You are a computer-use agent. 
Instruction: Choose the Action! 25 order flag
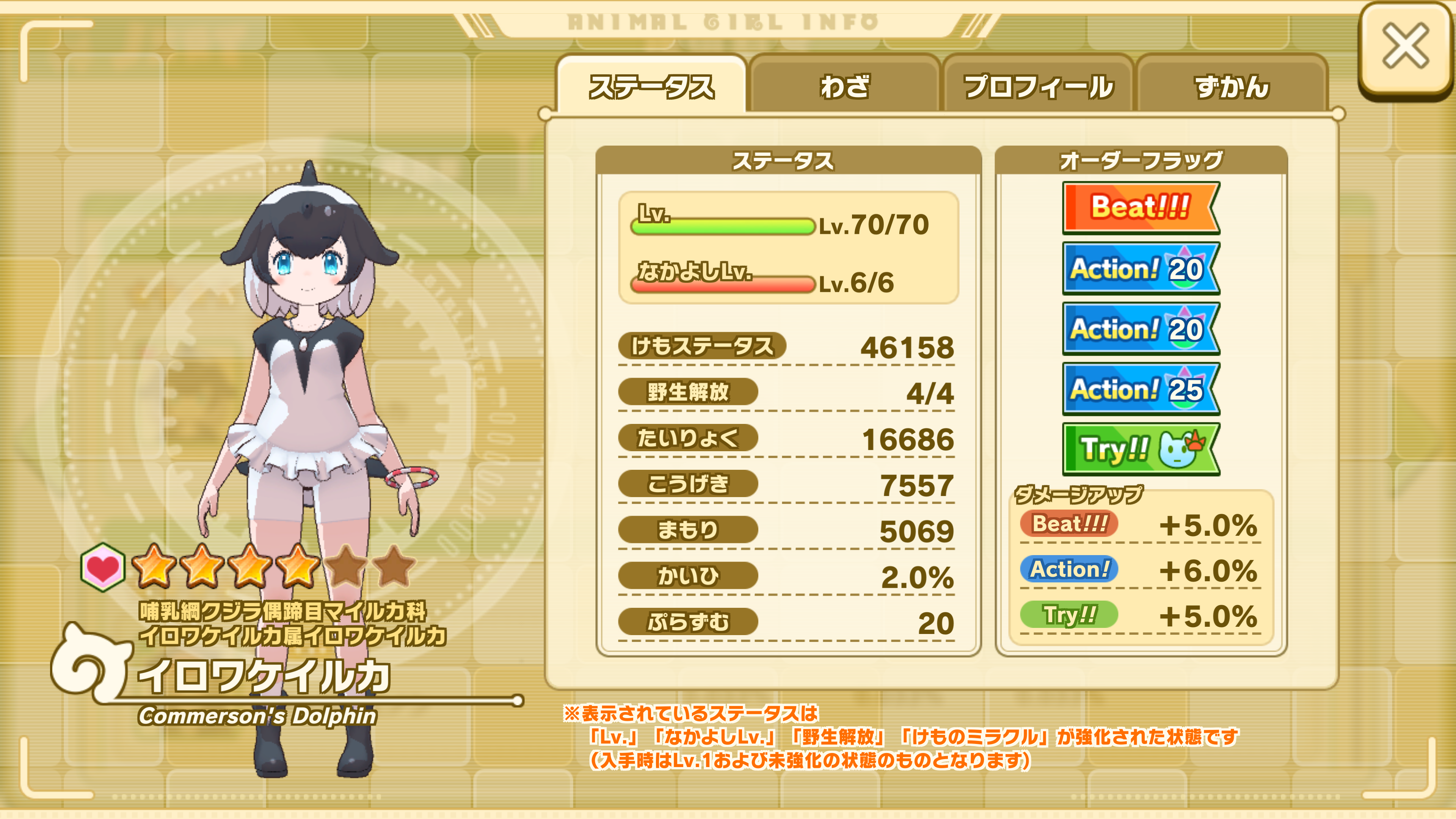1140,389
